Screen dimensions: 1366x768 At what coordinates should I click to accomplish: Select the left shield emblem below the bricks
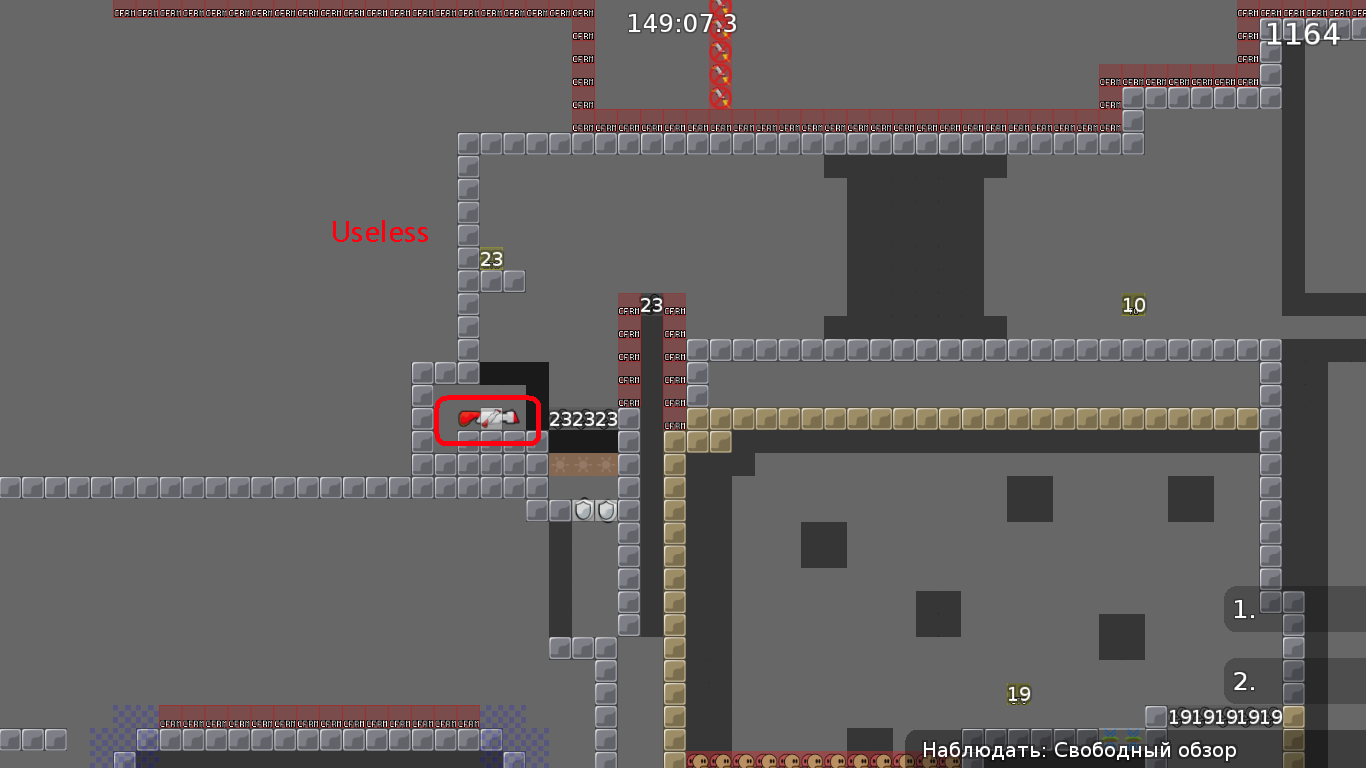(583, 510)
